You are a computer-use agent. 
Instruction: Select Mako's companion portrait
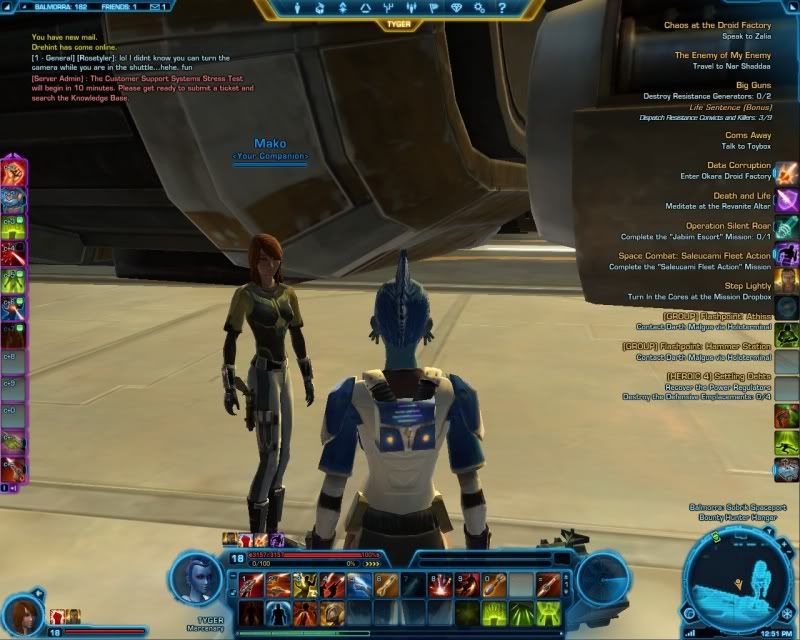tap(23, 612)
